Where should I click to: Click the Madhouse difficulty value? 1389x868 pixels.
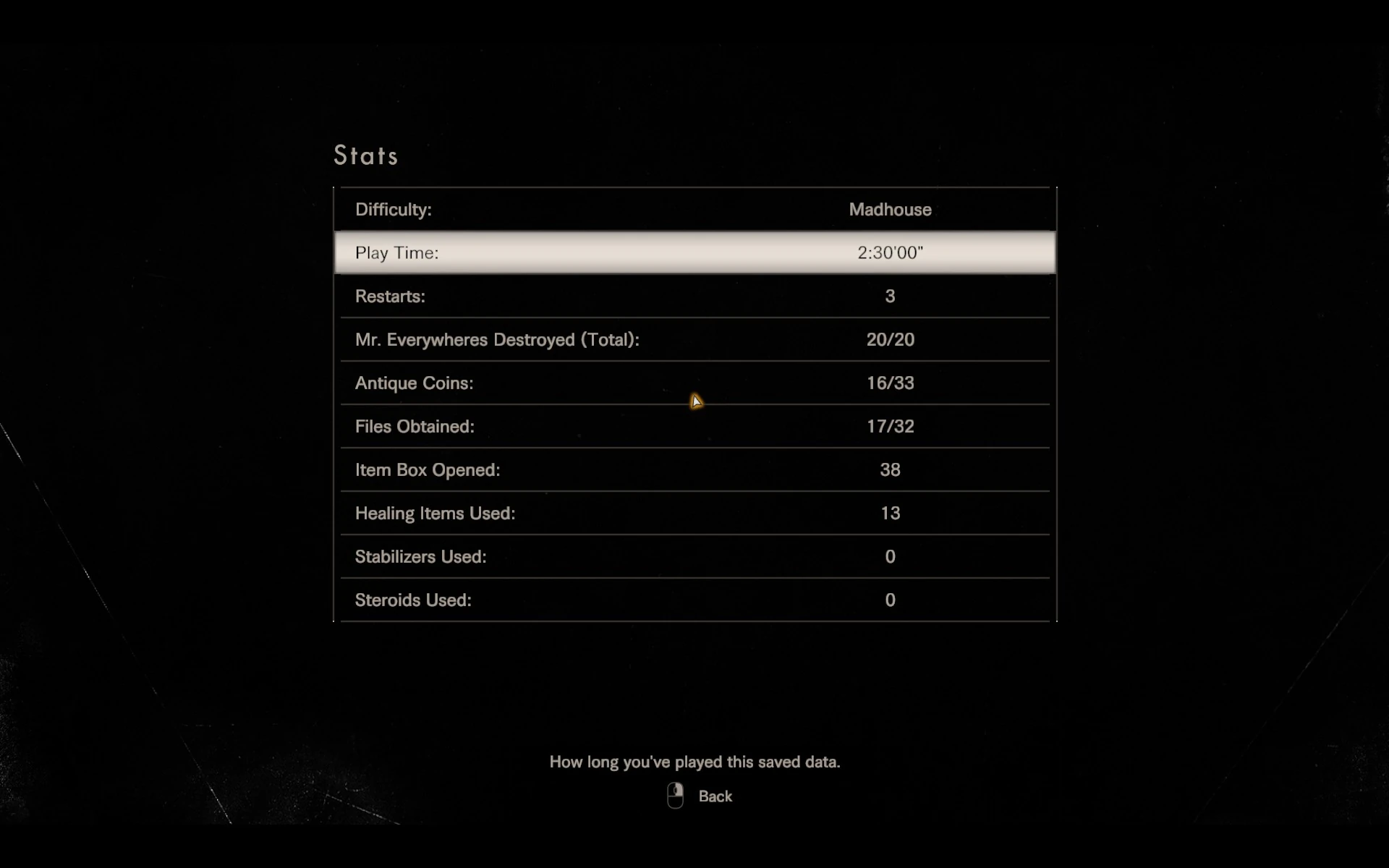[889, 209]
